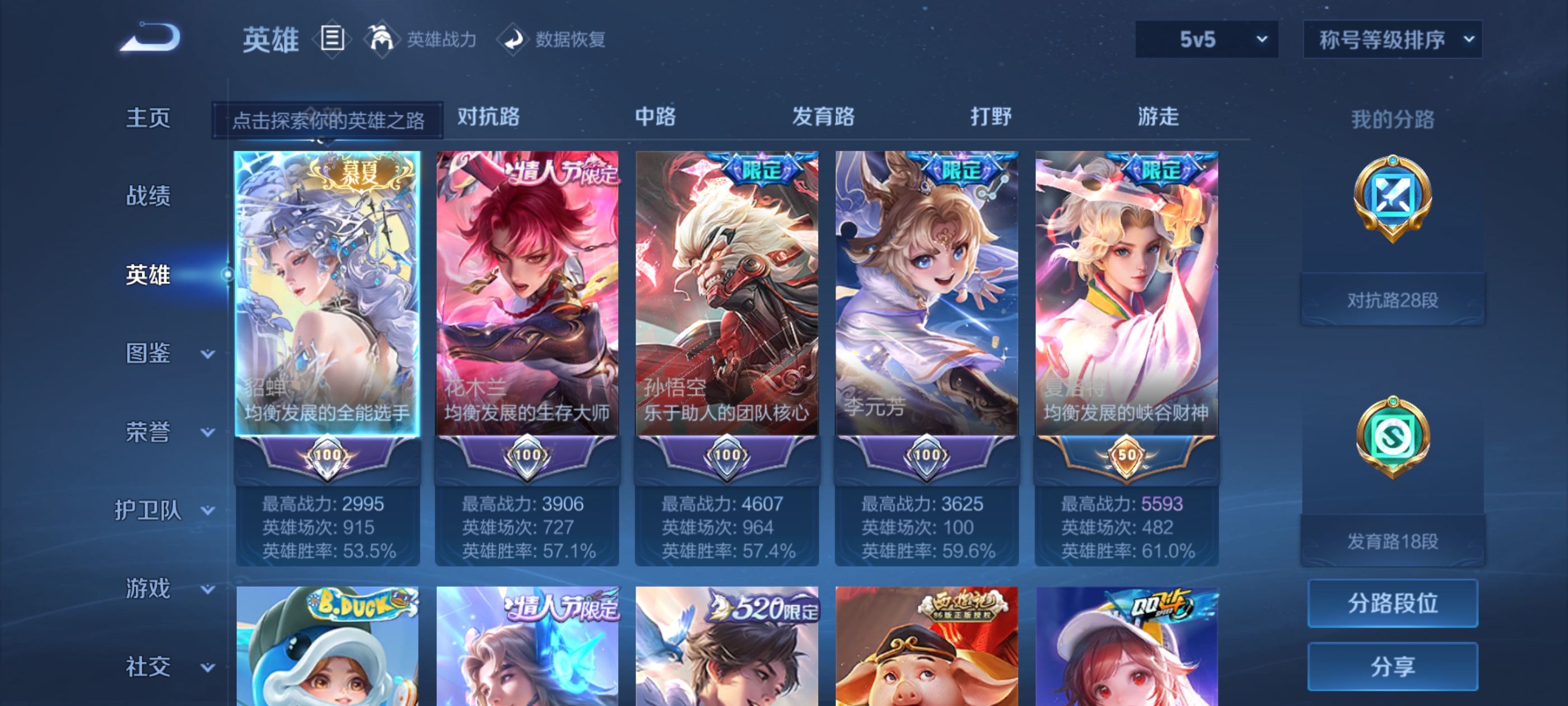Select the 孙悟空 hero card
Viewport: 1568px width, 706px height.
[x=726, y=292]
